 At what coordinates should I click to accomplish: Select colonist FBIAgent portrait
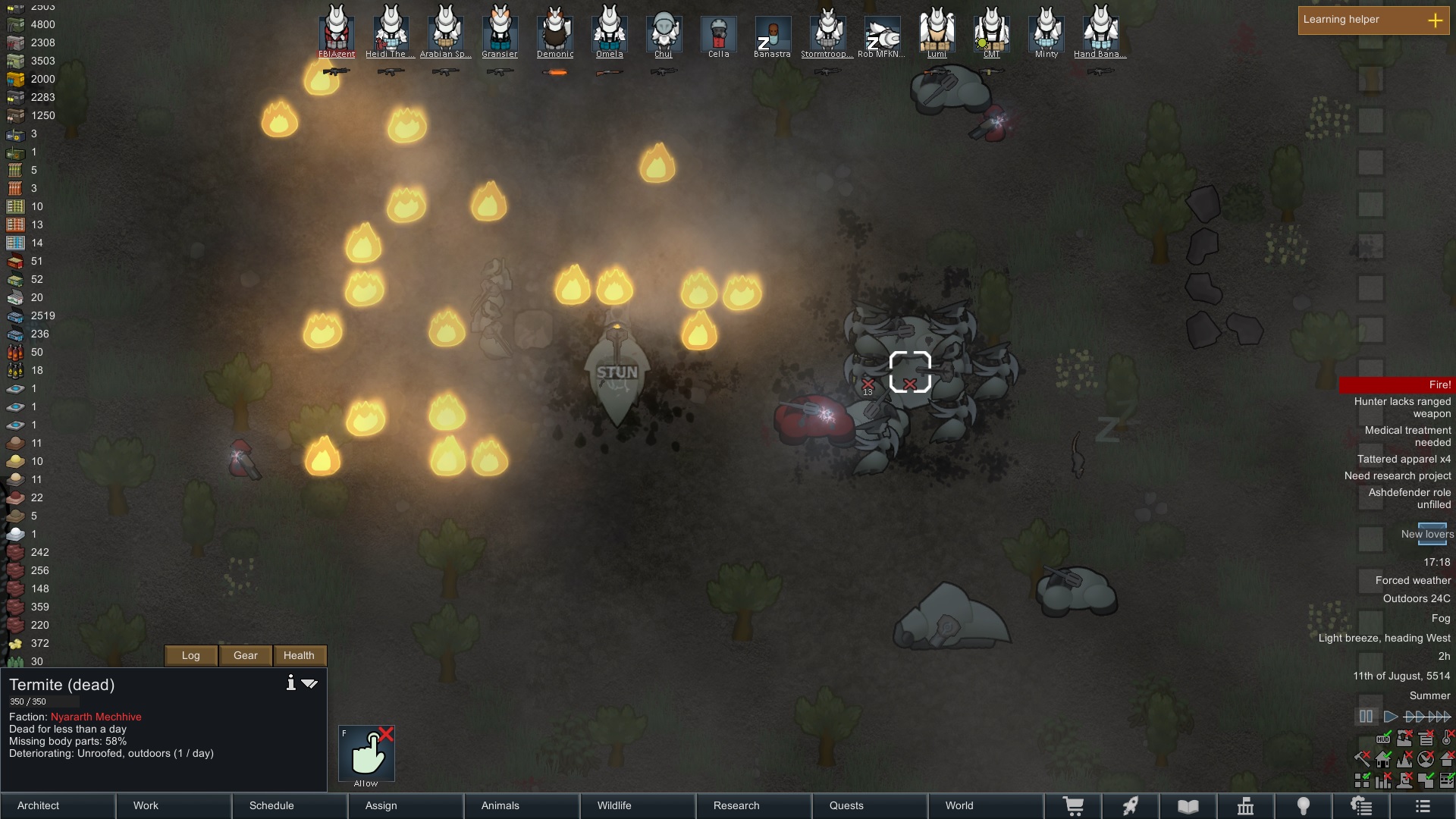click(x=337, y=30)
